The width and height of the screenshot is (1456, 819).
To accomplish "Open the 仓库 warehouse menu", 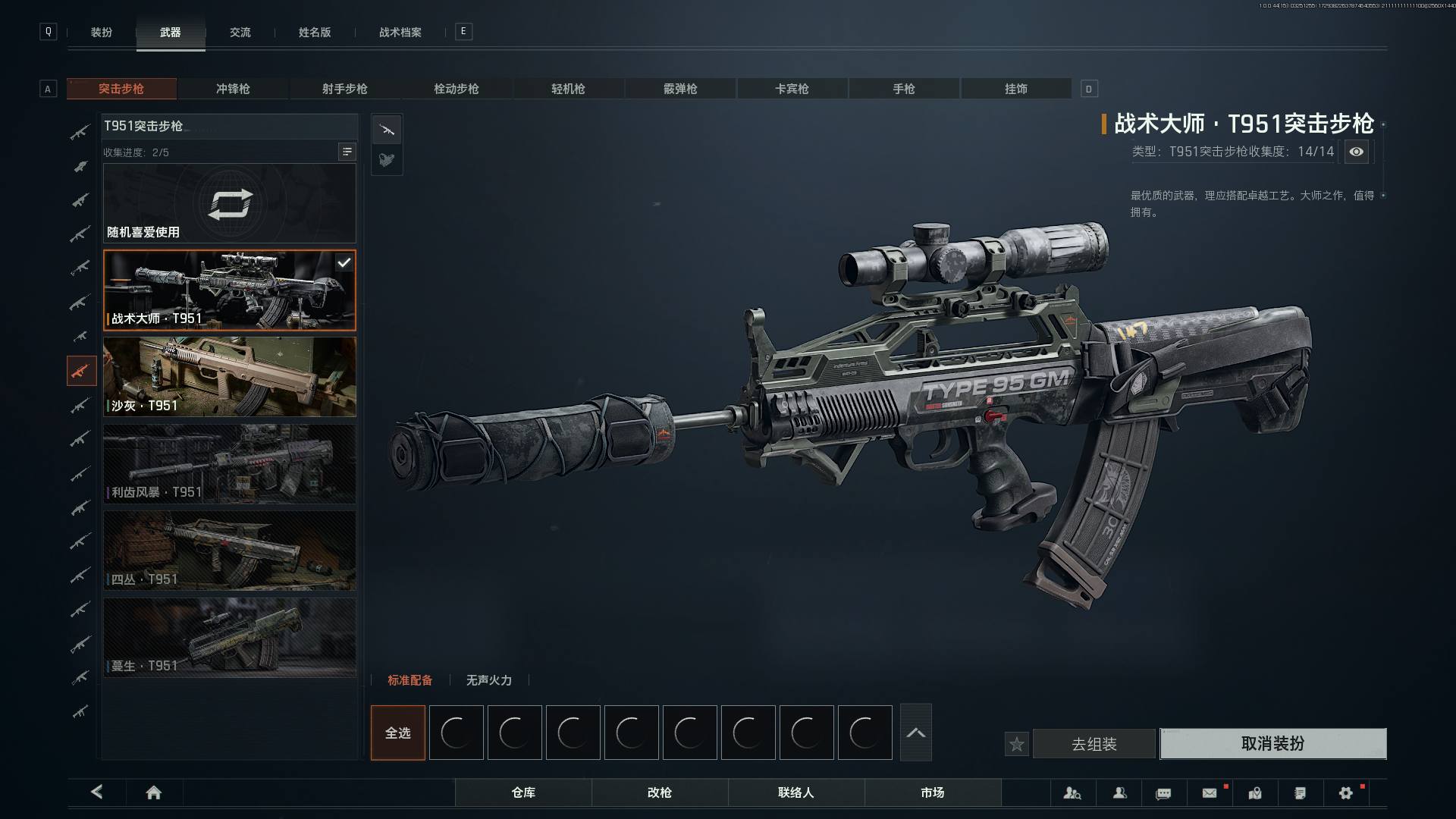I will tap(523, 792).
